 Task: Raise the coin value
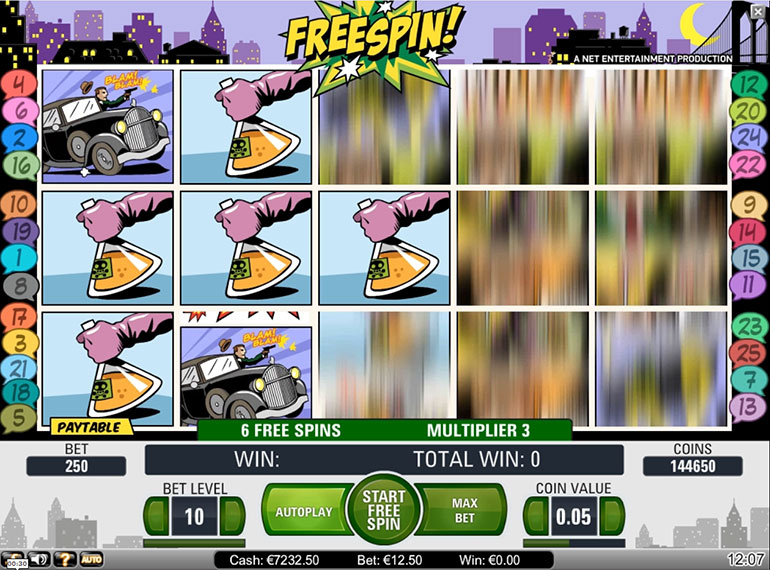[x=613, y=516]
